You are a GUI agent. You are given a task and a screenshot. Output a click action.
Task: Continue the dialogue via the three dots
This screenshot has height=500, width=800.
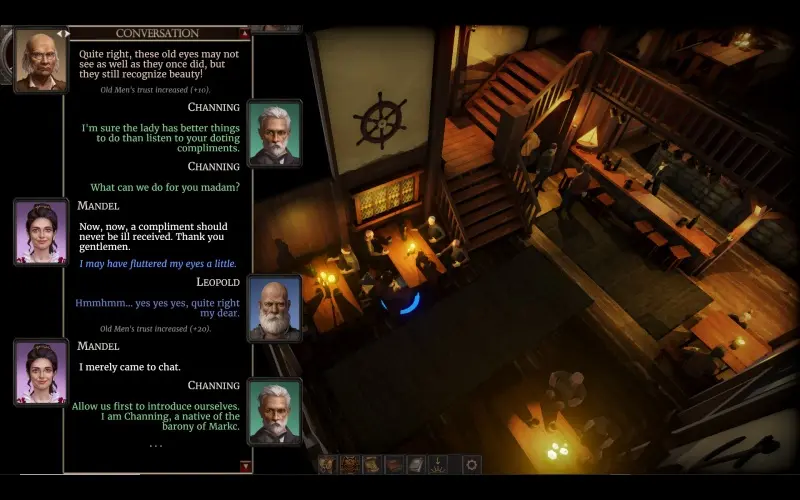pos(156,445)
